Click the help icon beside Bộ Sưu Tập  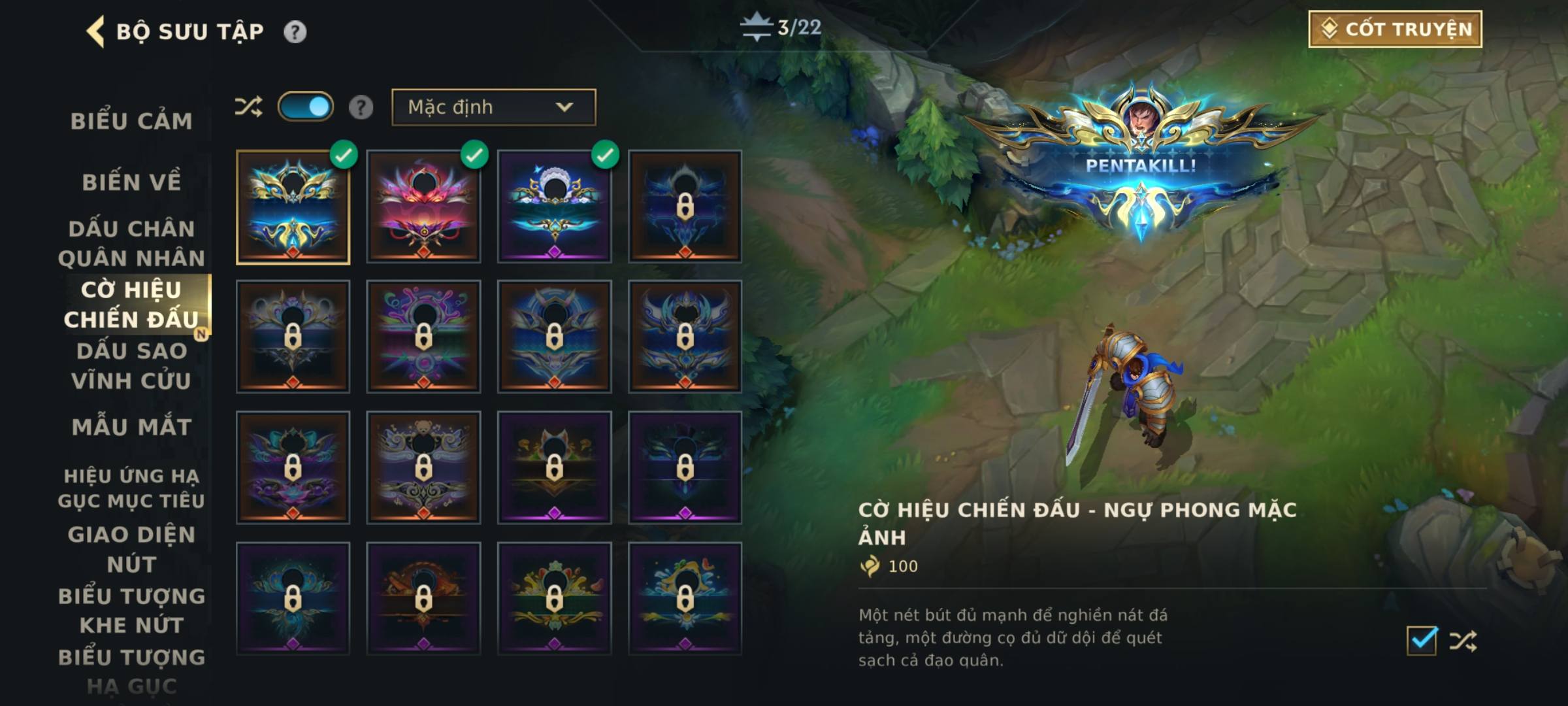[295, 31]
